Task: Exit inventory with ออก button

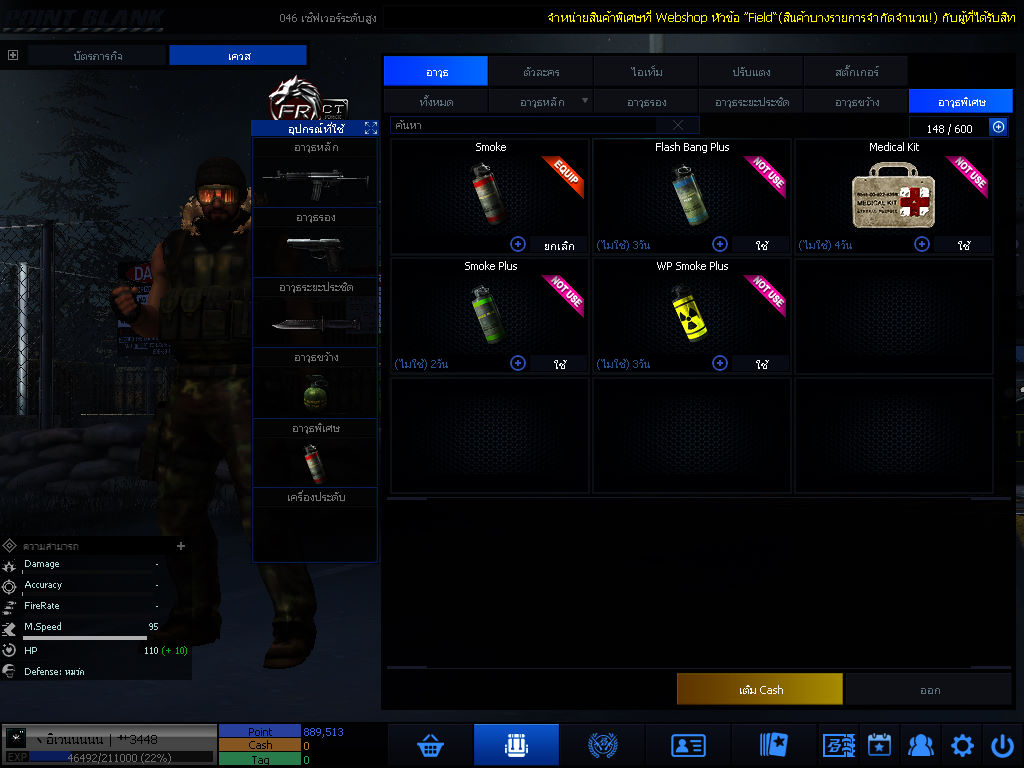Action: (x=929, y=690)
